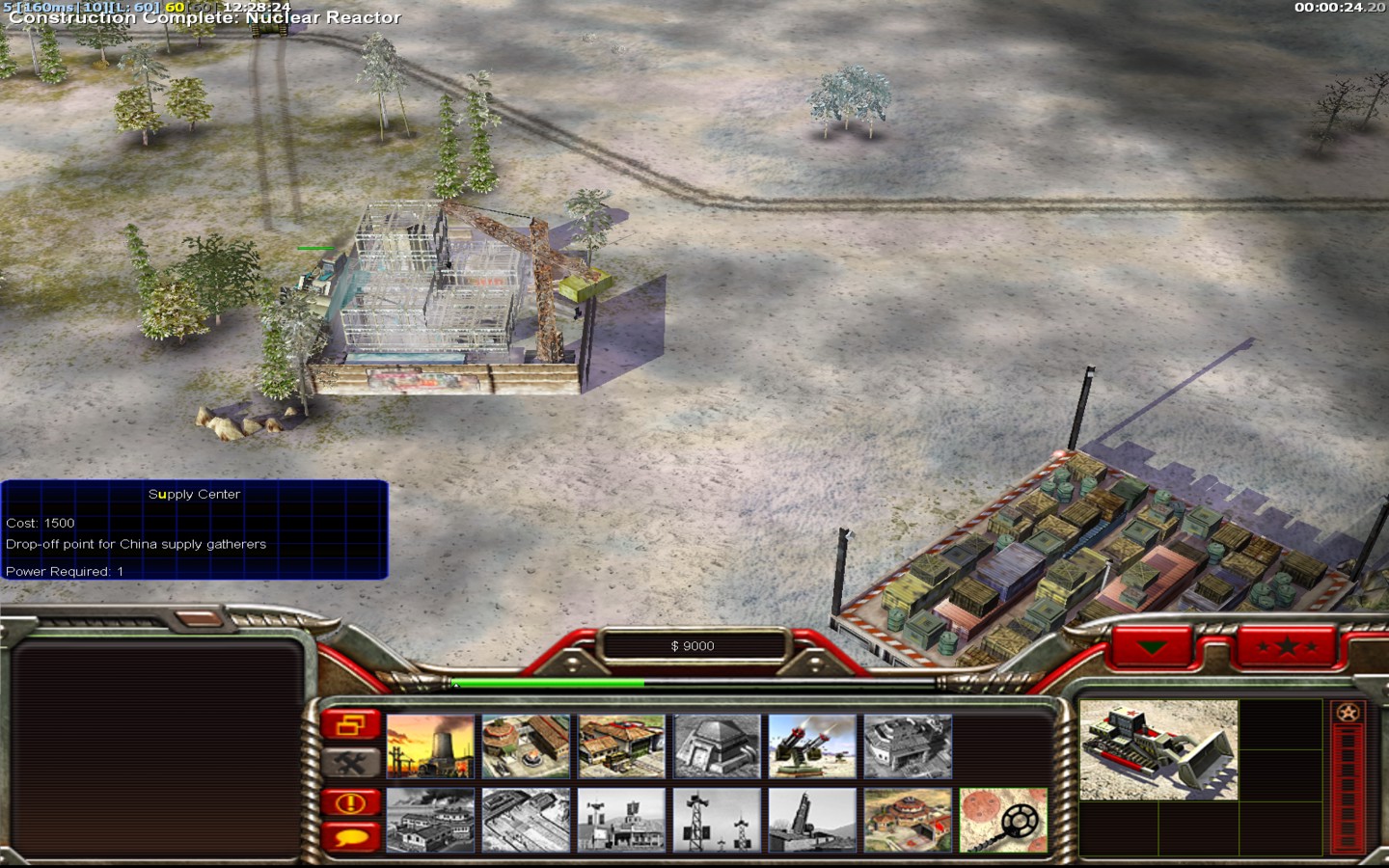Select the Barracks build icon
Image resolution: width=1389 pixels, height=868 pixels.
(x=526, y=746)
